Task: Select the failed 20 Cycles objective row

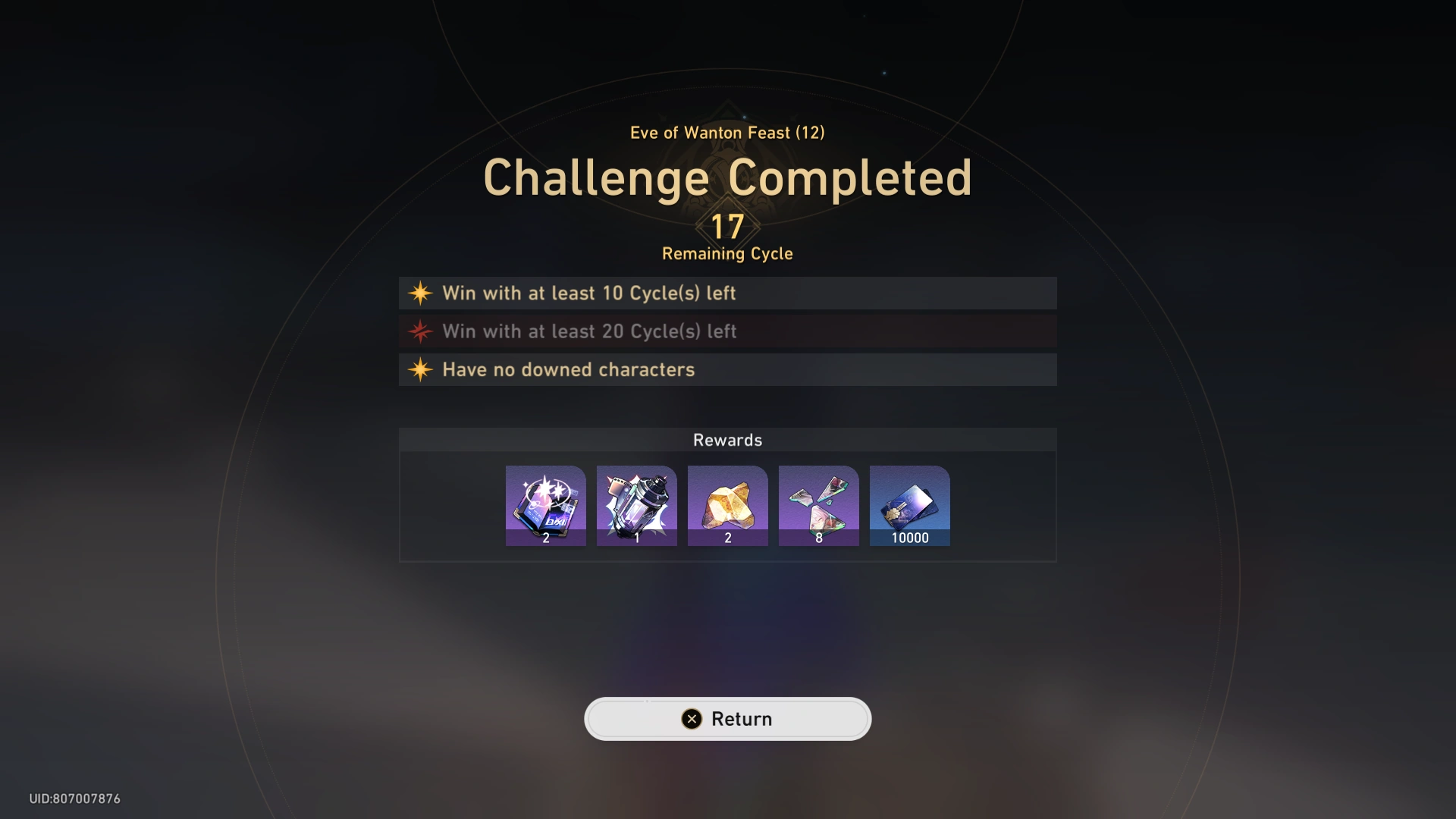Action: pos(727,331)
